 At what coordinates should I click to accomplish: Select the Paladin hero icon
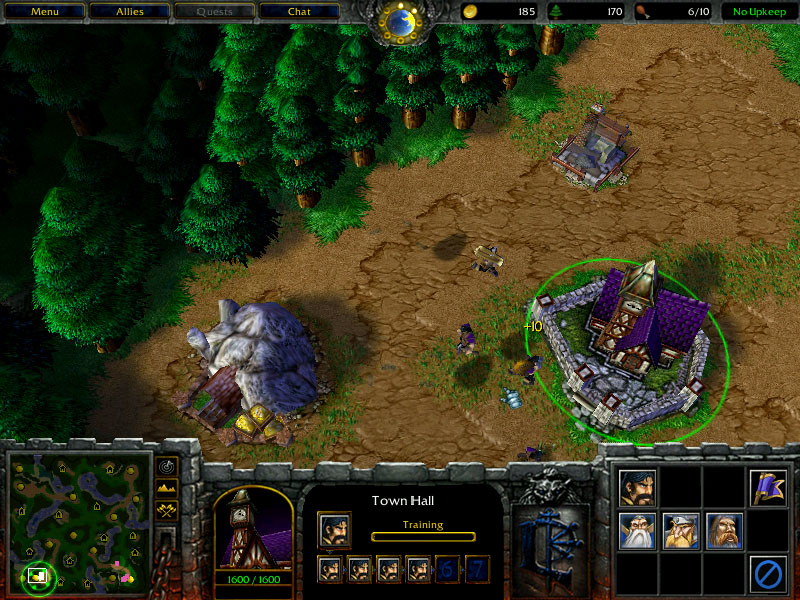(x=725, y=530)
